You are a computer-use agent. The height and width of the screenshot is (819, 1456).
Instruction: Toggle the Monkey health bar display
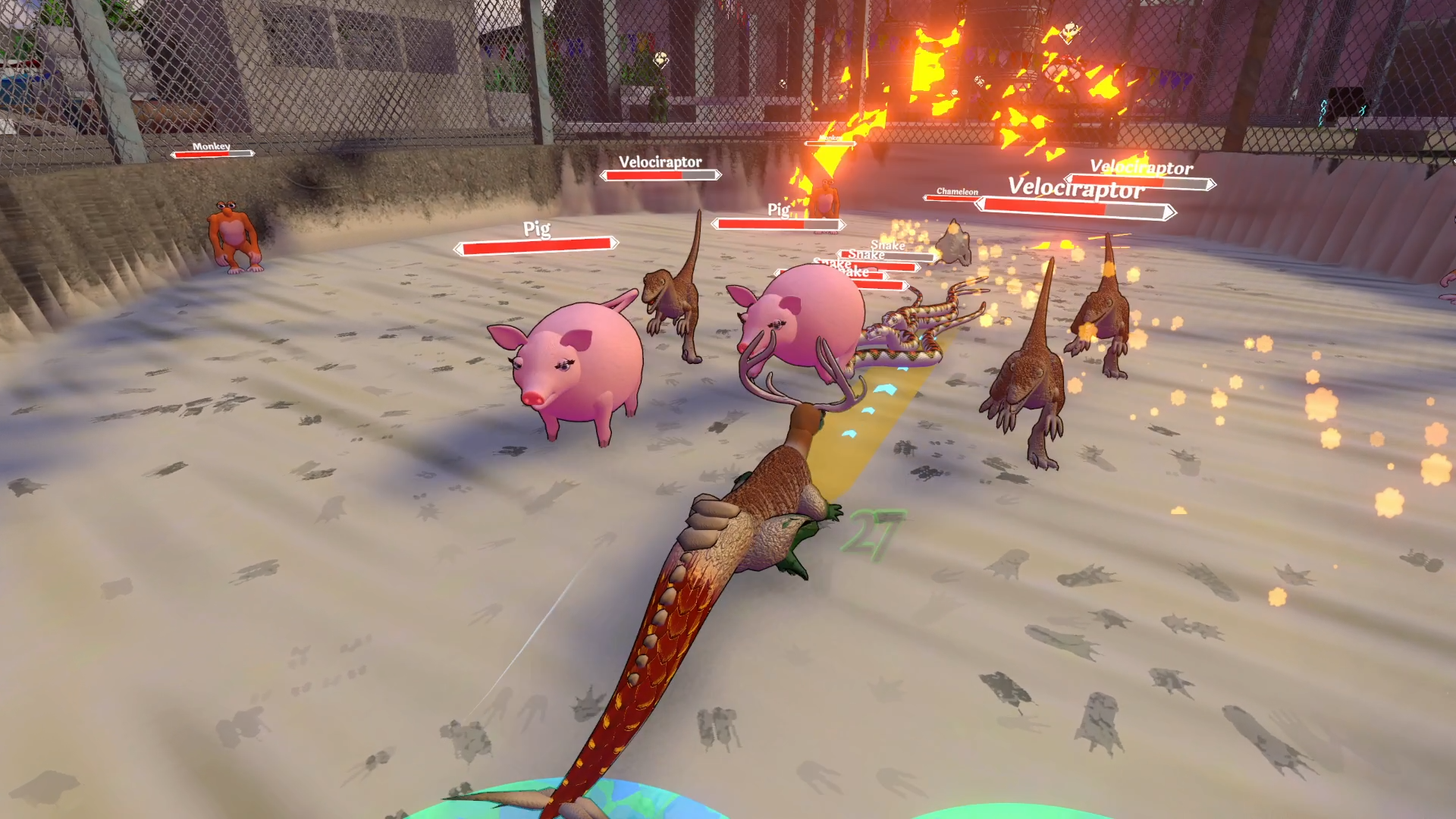pos(212,152)
